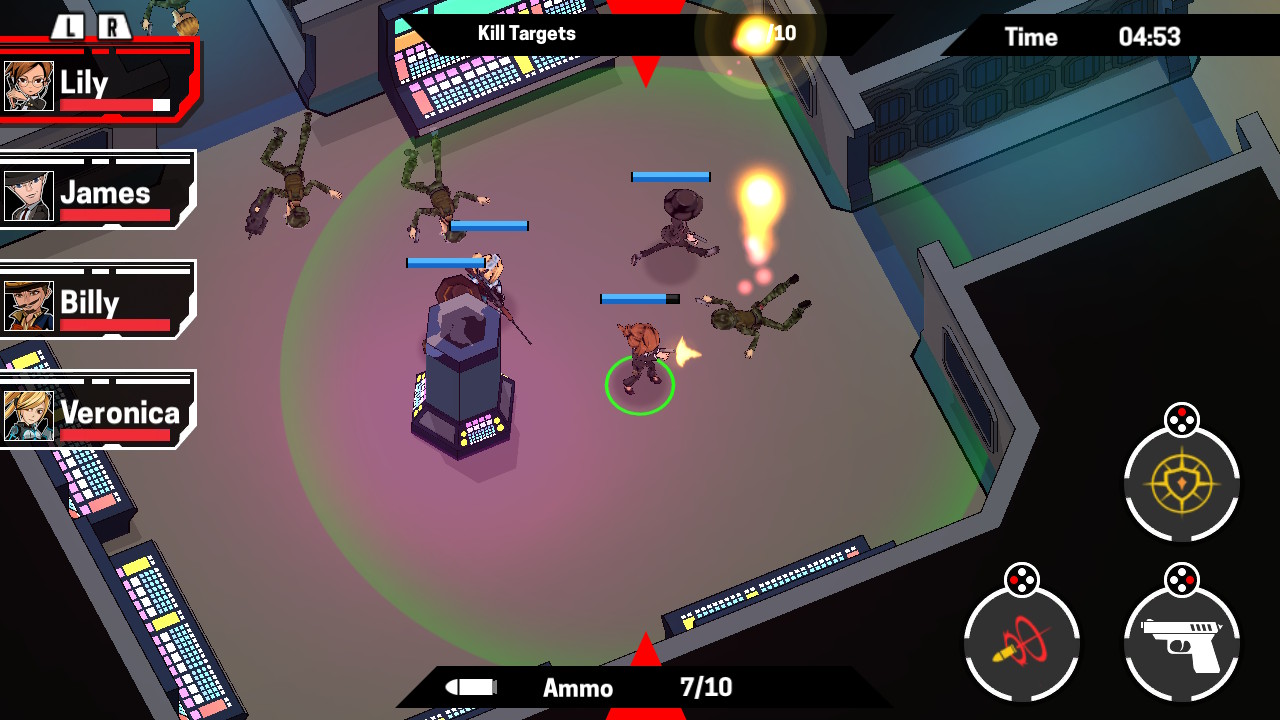Open the Kill Targets banner

pyautogui.click(x=525, y=34)
